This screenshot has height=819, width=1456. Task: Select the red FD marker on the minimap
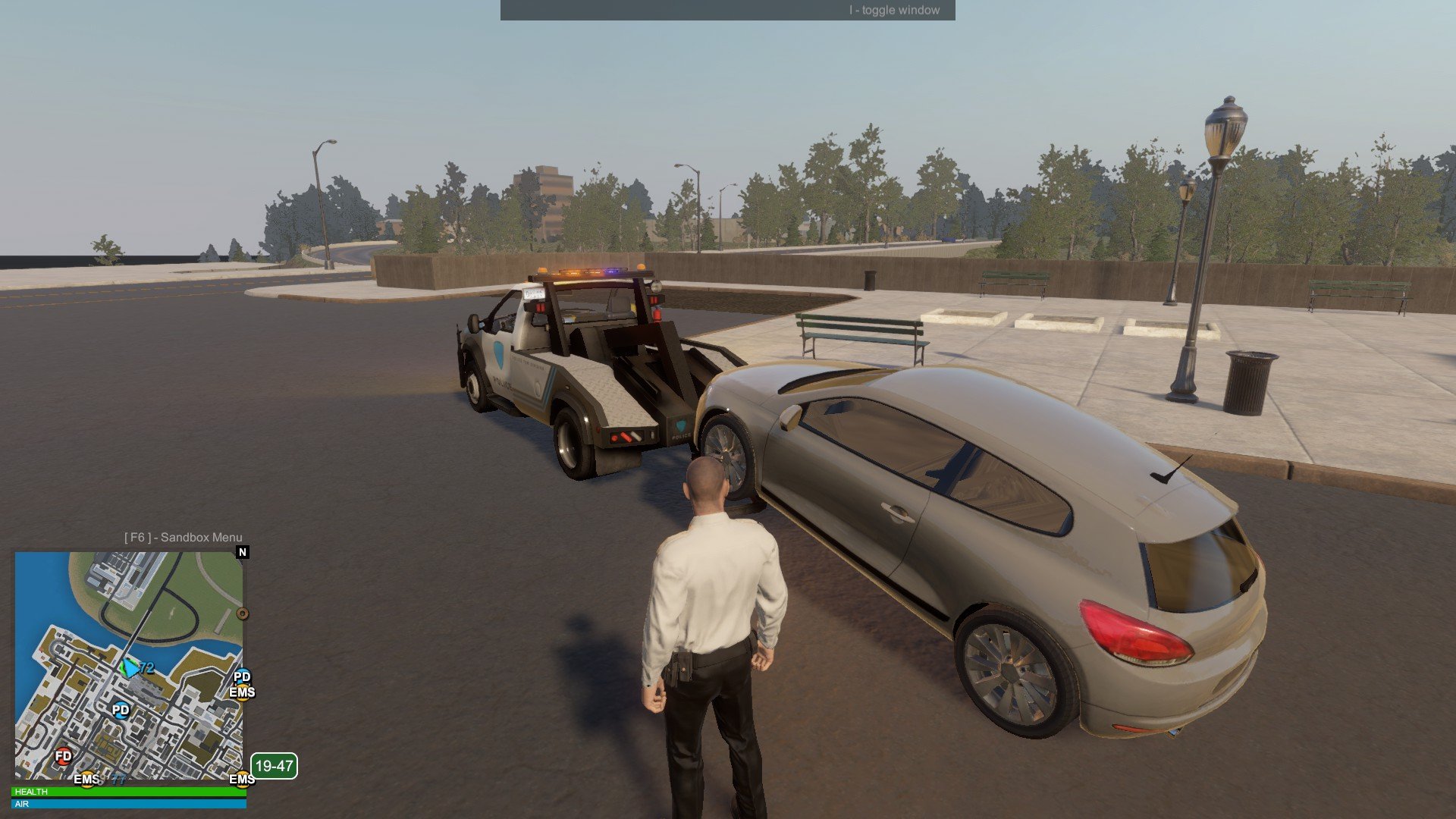click(x=64, y=756)
